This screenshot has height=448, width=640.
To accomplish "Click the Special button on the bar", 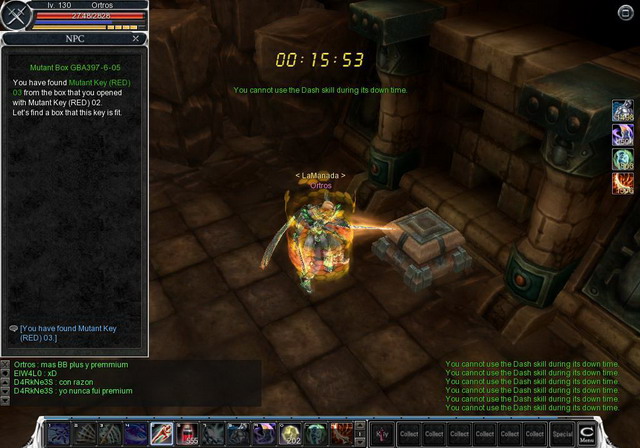I will coord(562,434).
